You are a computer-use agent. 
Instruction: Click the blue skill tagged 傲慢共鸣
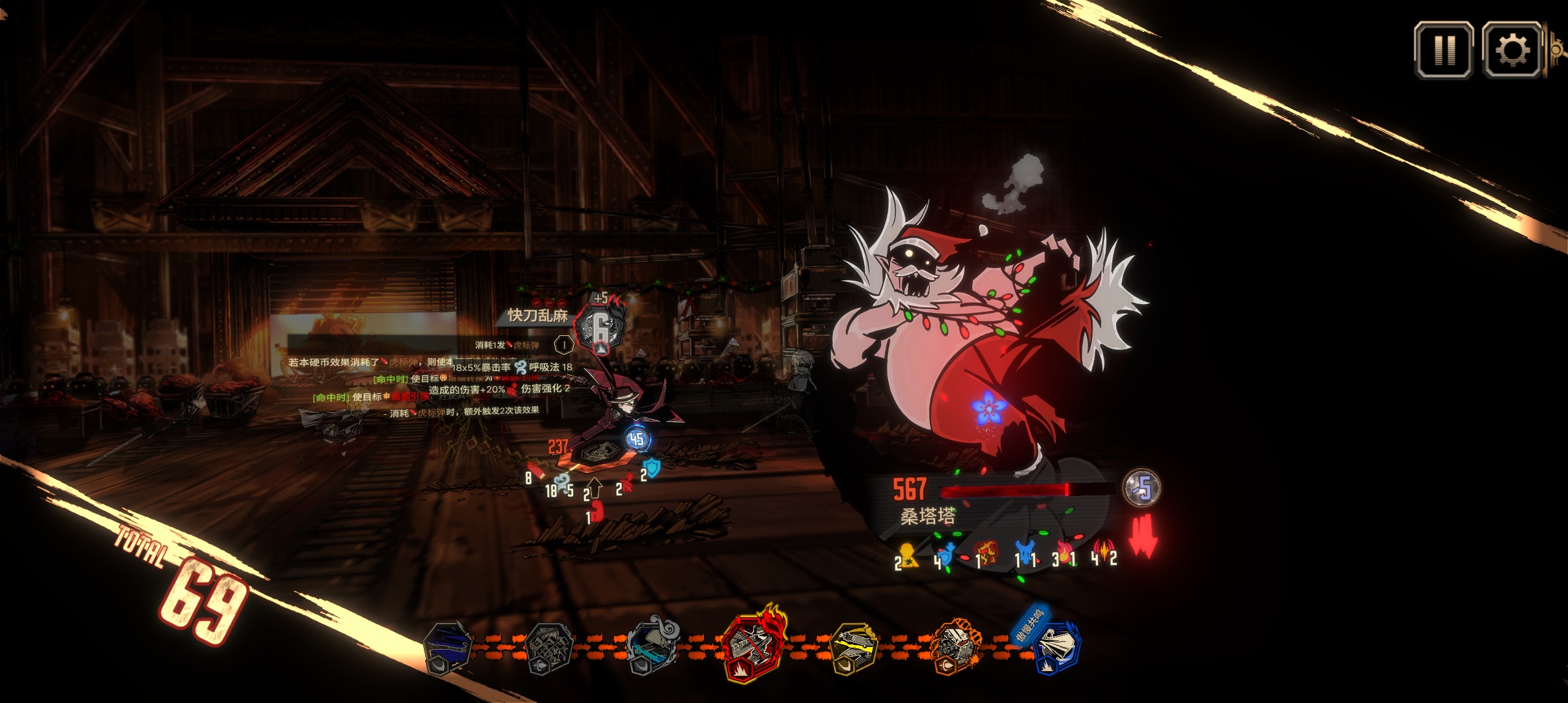pyautogui.click(x=1056, y=647)
